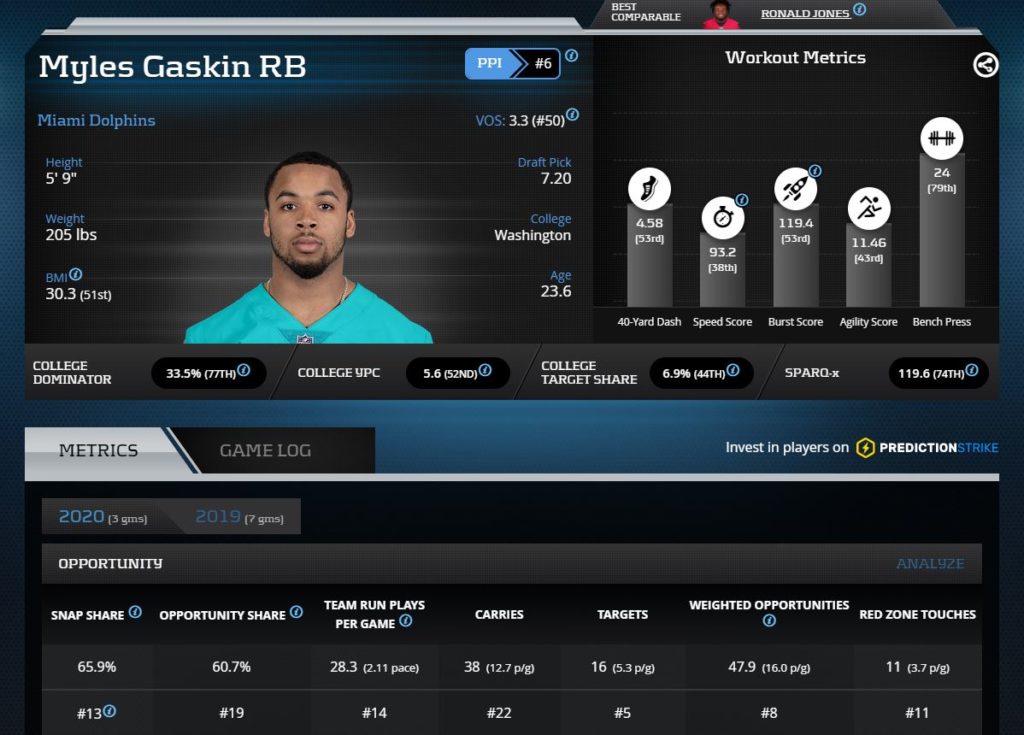Click the 40-Yard Dash shoe icon
This screenshot has height=735, width=1024.
[649, 188]
